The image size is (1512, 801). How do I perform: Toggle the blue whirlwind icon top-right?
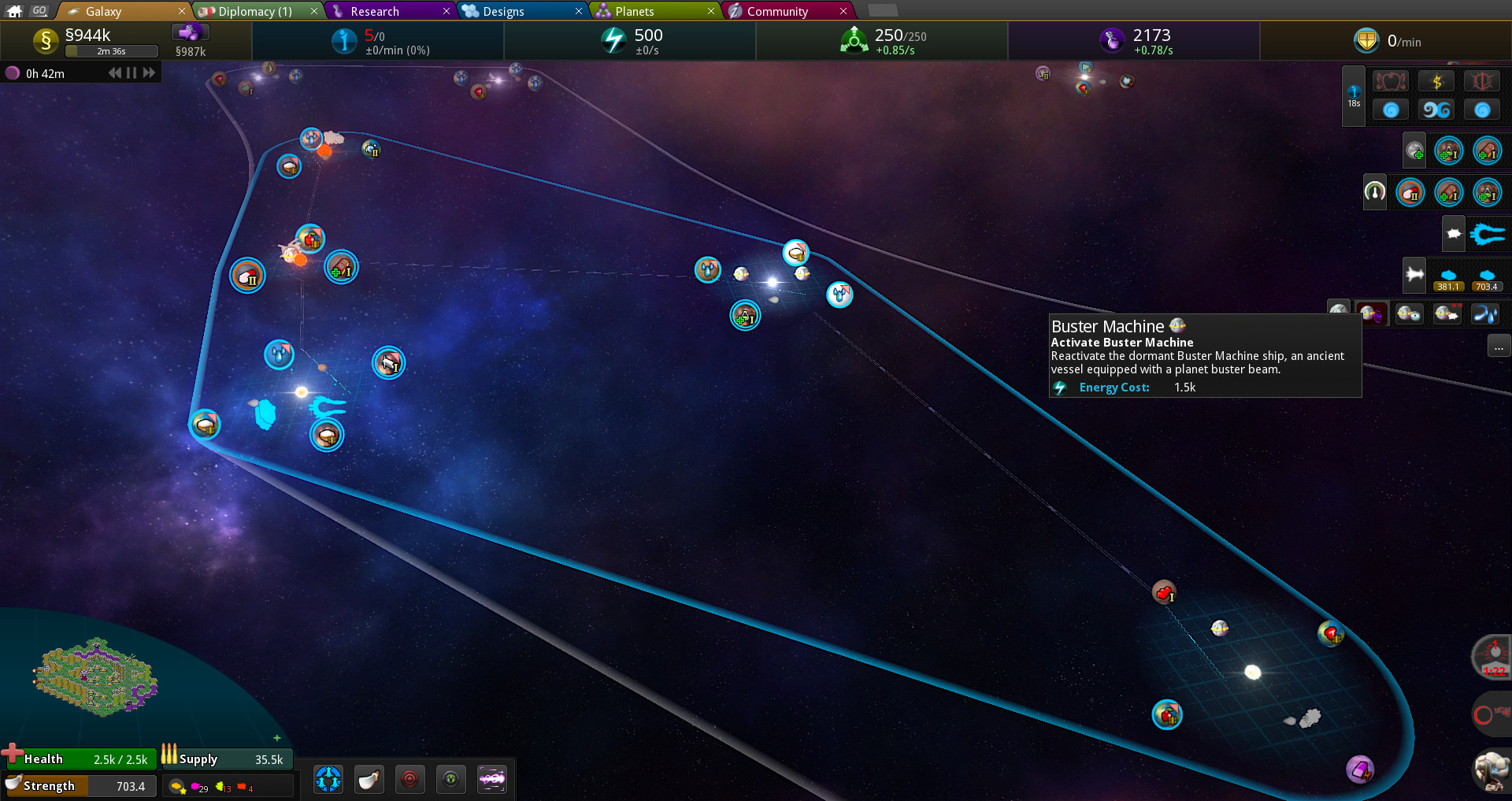(1436, 109)
